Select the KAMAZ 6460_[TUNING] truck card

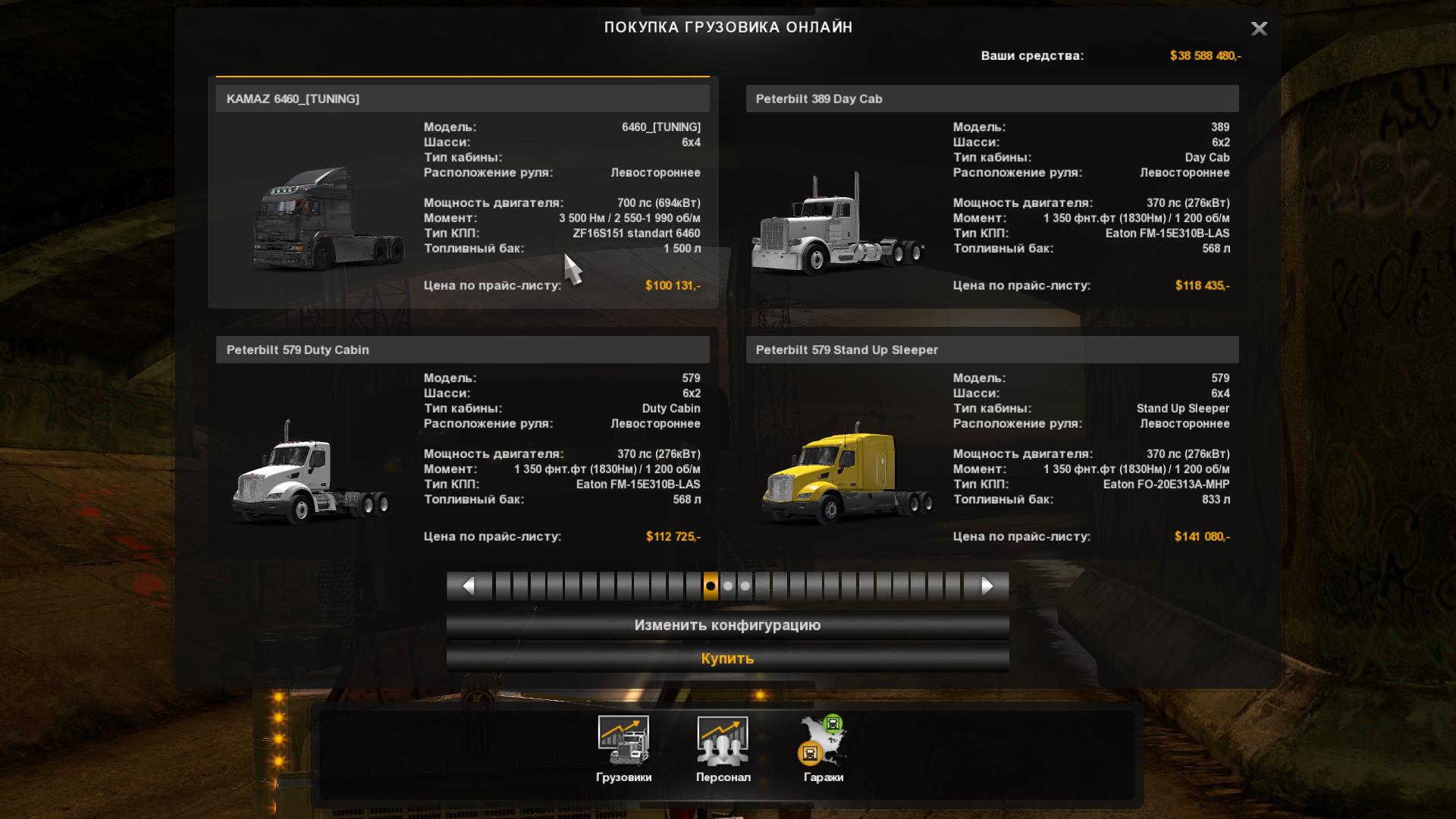click(x=463, y=193)
